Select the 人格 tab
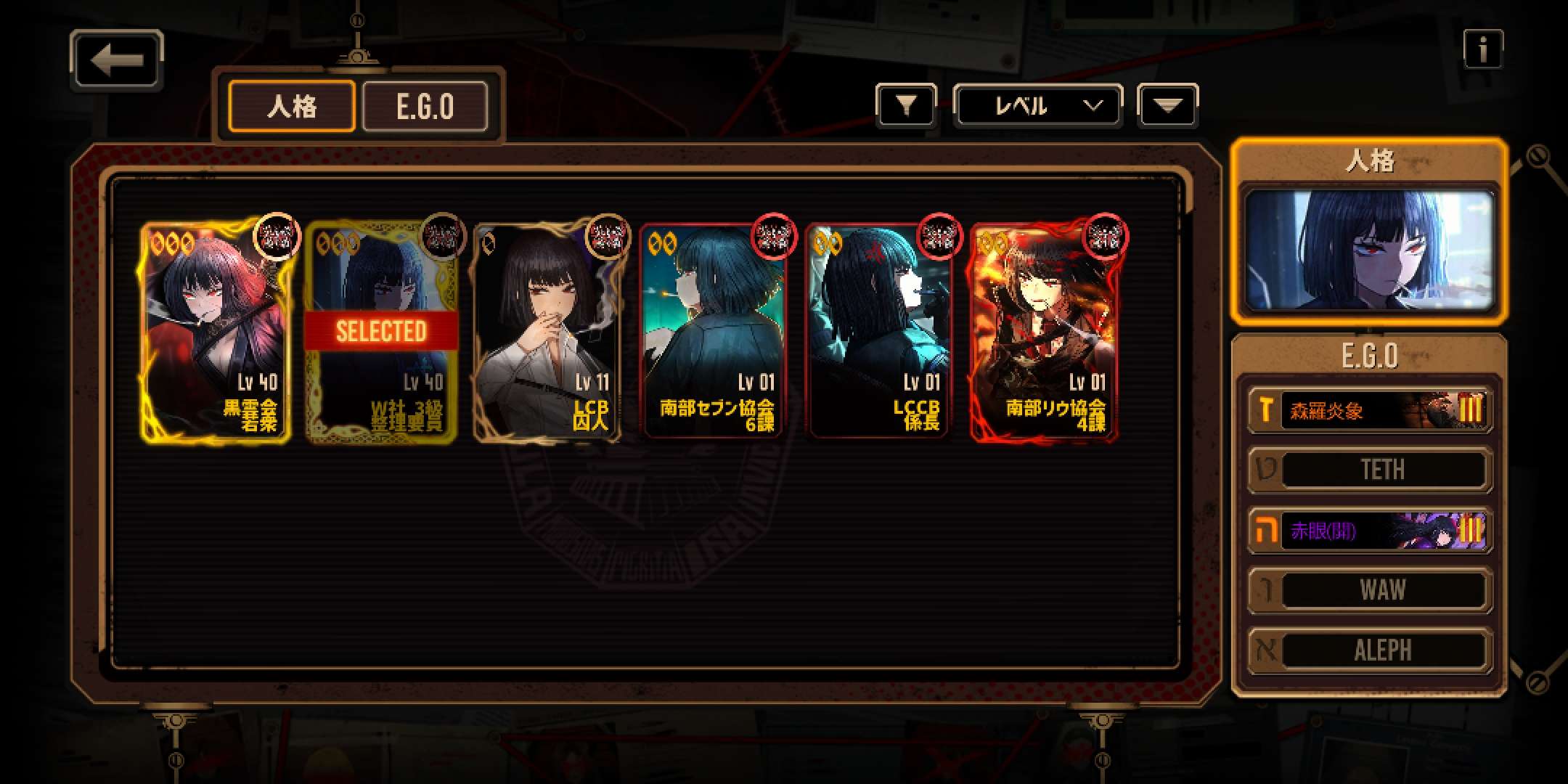The height and width of the screenshot is (784, 1568). tap(292, 107)
